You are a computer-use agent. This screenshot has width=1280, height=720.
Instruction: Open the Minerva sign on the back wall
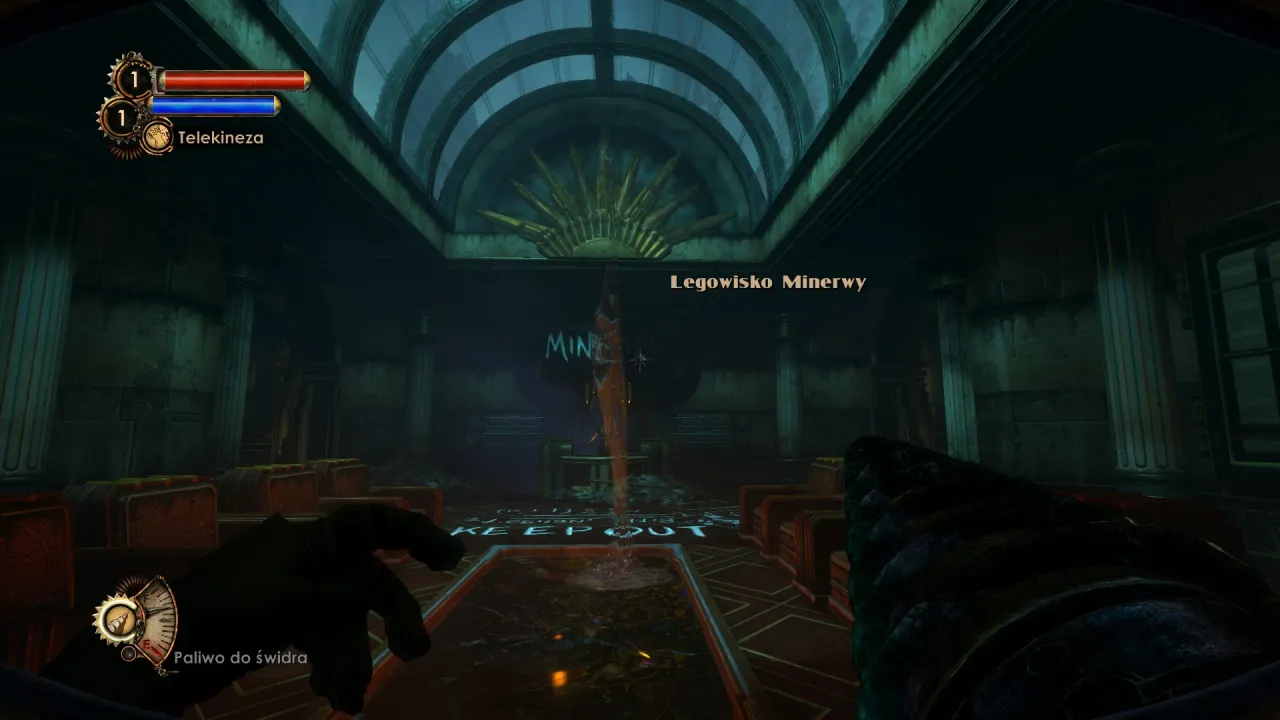coord(580,345)
